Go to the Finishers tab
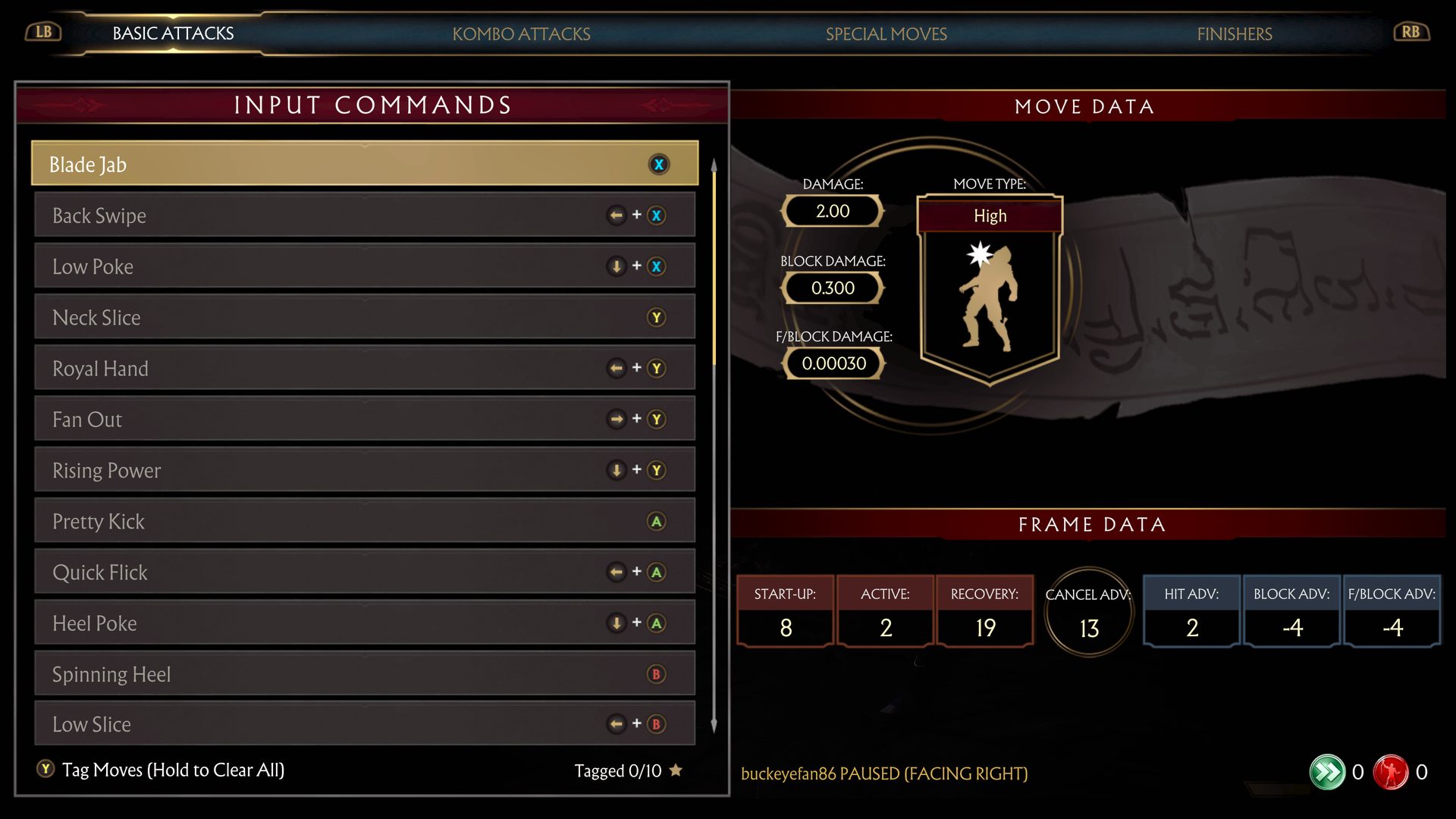Screen dimensions: 1456x819 [x=1234, y=34]
